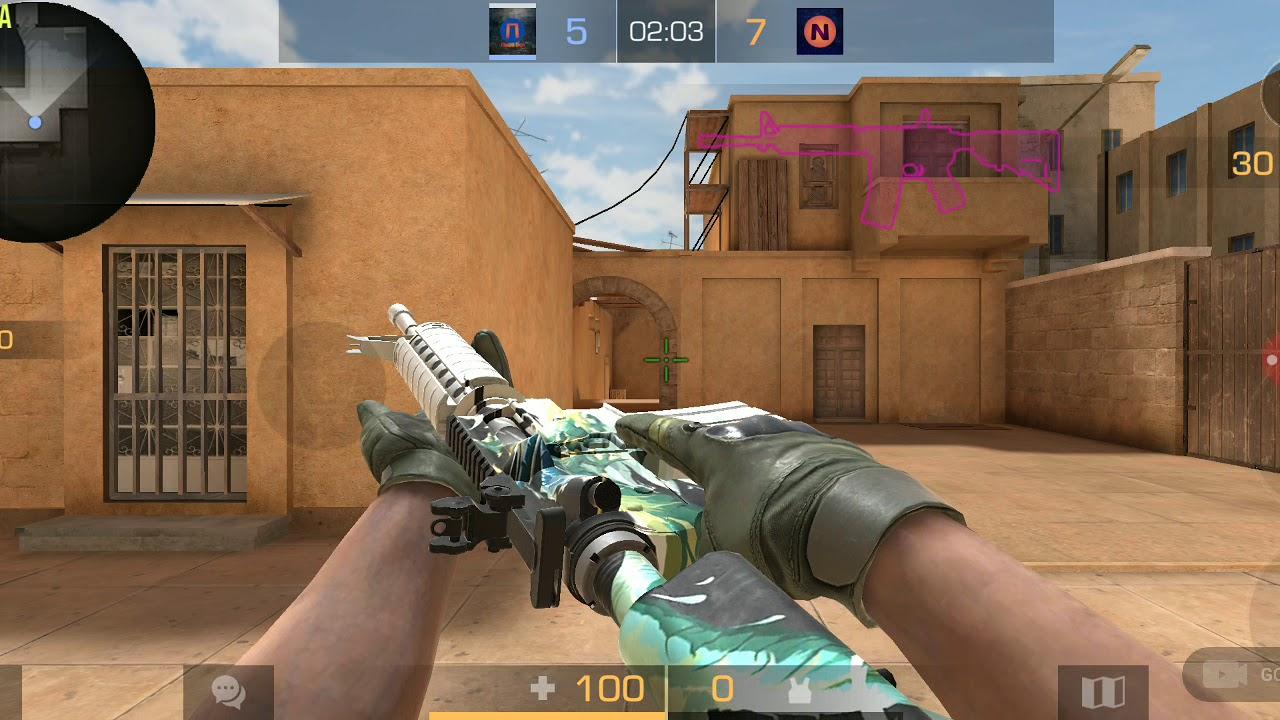Tap the map icon to view overview
The image size is (1280, 720).
[x=1106, y=690]
